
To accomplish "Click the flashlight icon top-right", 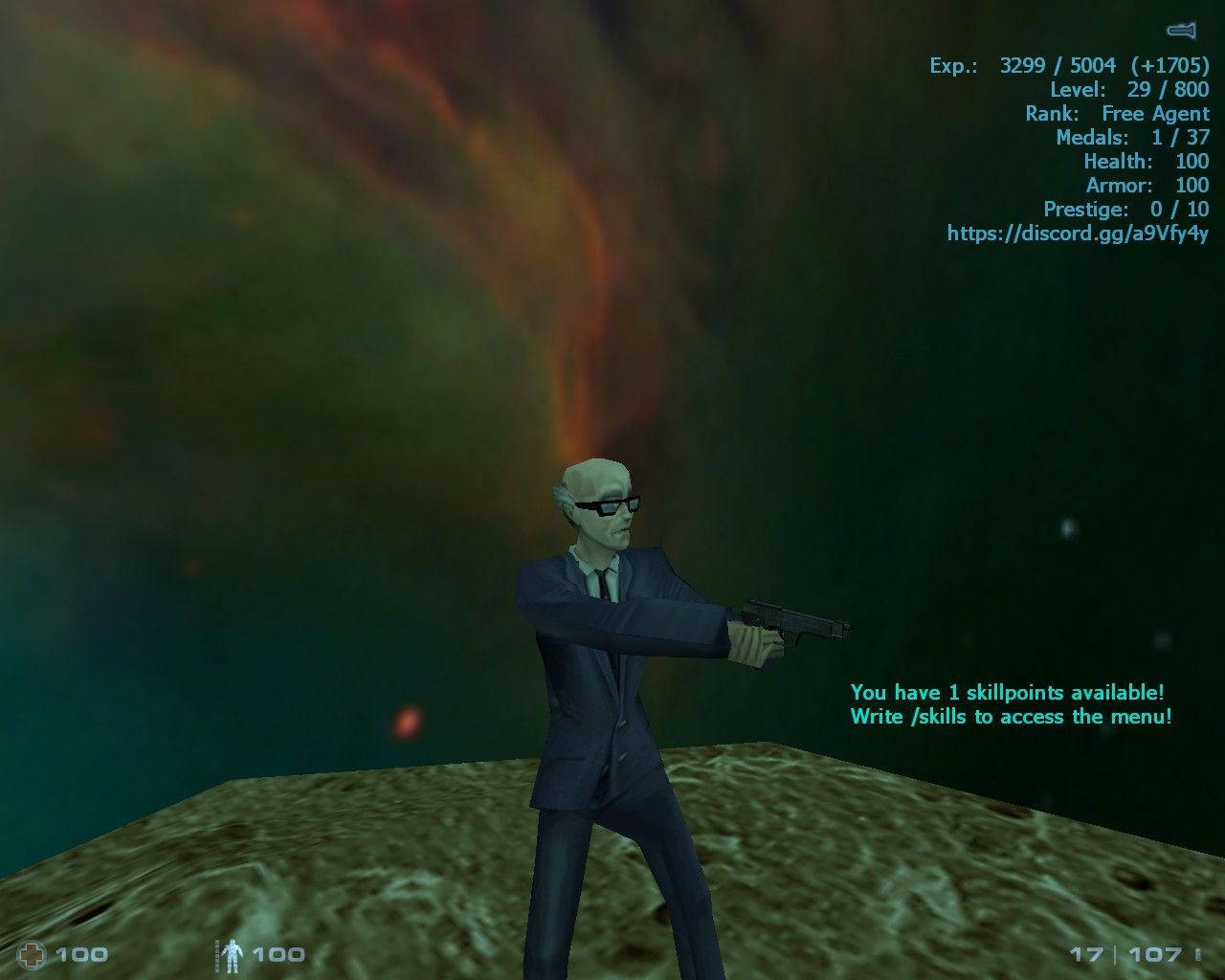I will point(1178,30).
